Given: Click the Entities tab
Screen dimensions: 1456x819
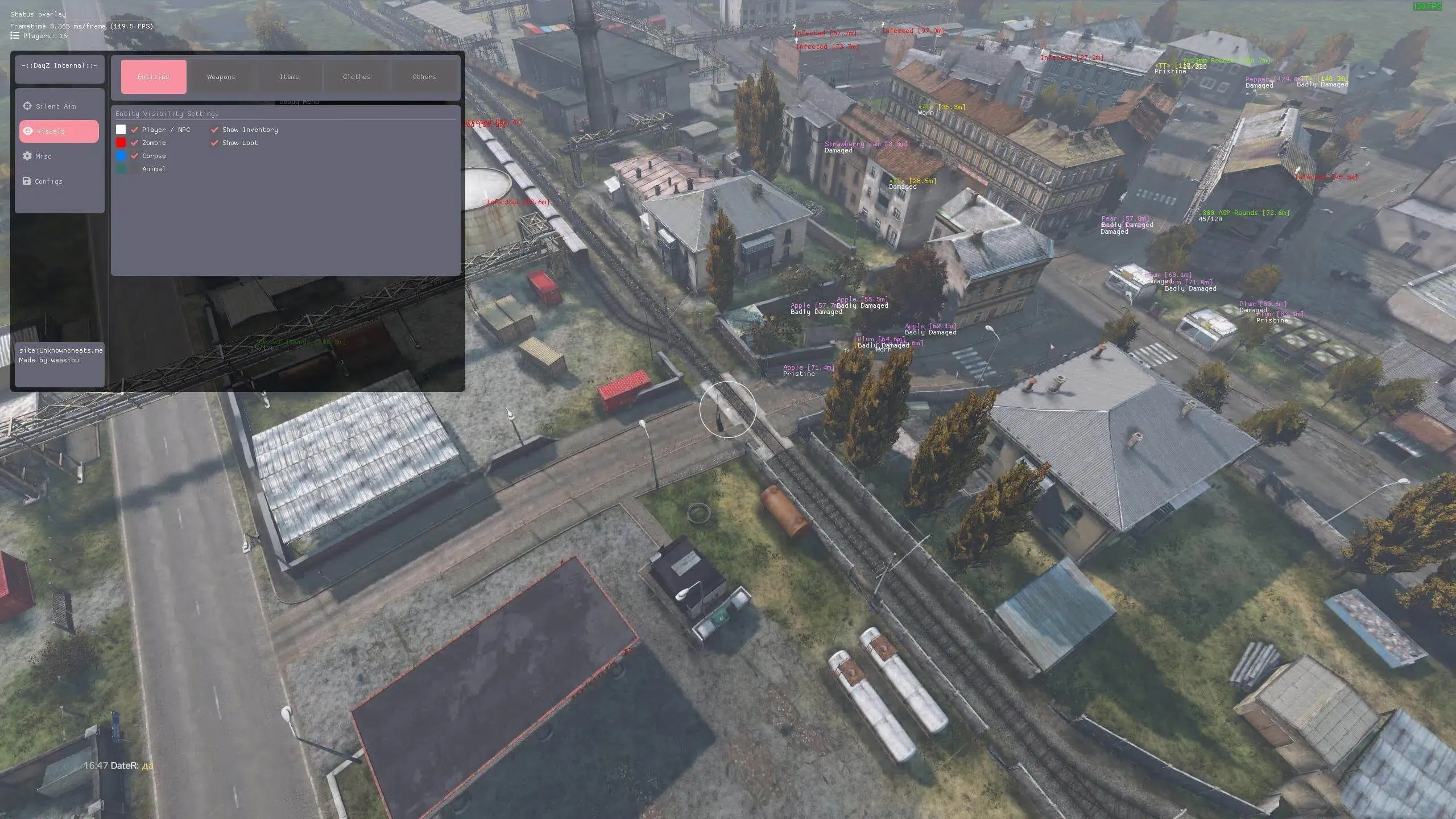Looking at the screenshot, I should pos(154,77).
